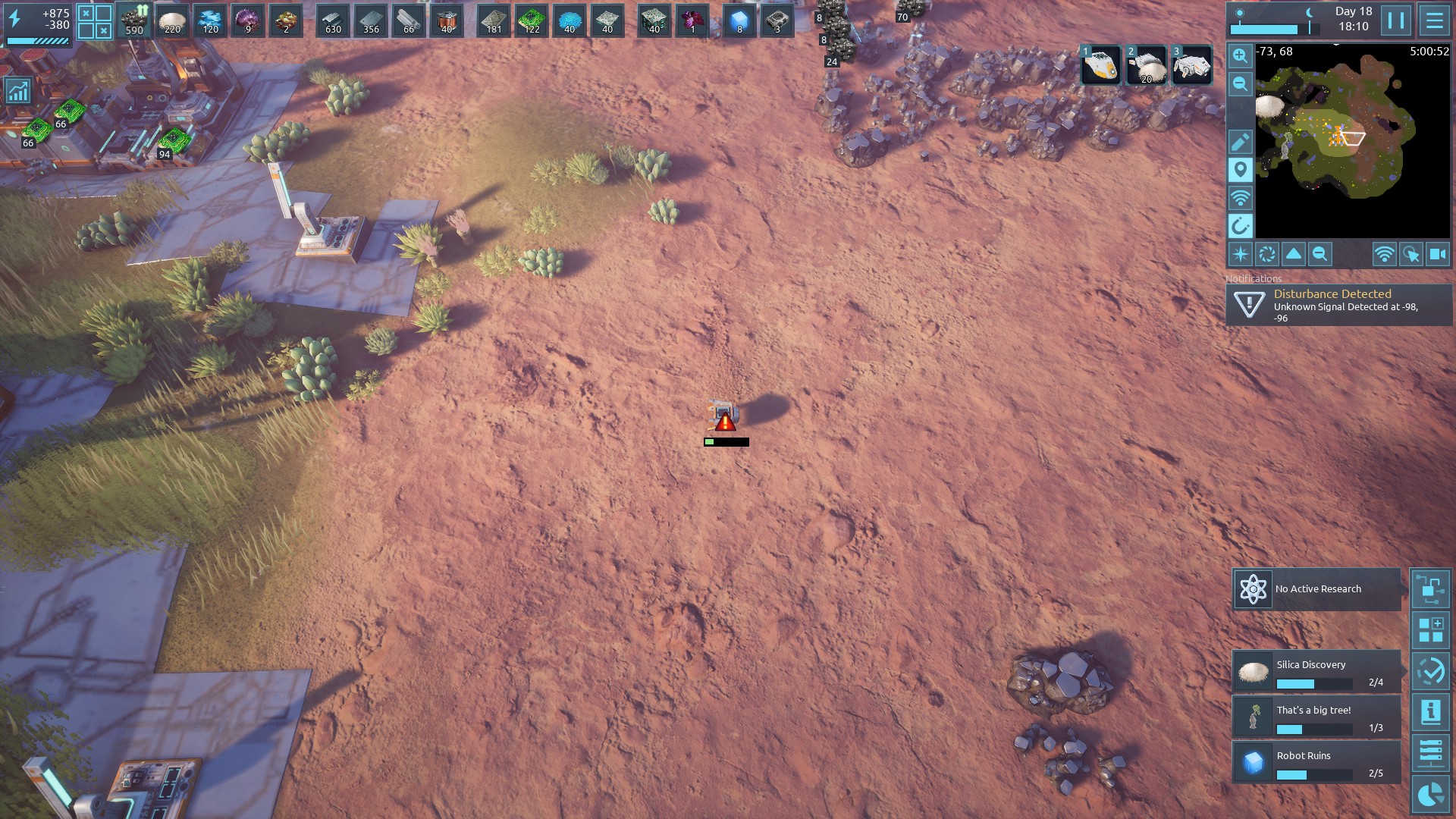Select unit group 1 thumbnail

pyautogui.click(x=1100, y=65)
